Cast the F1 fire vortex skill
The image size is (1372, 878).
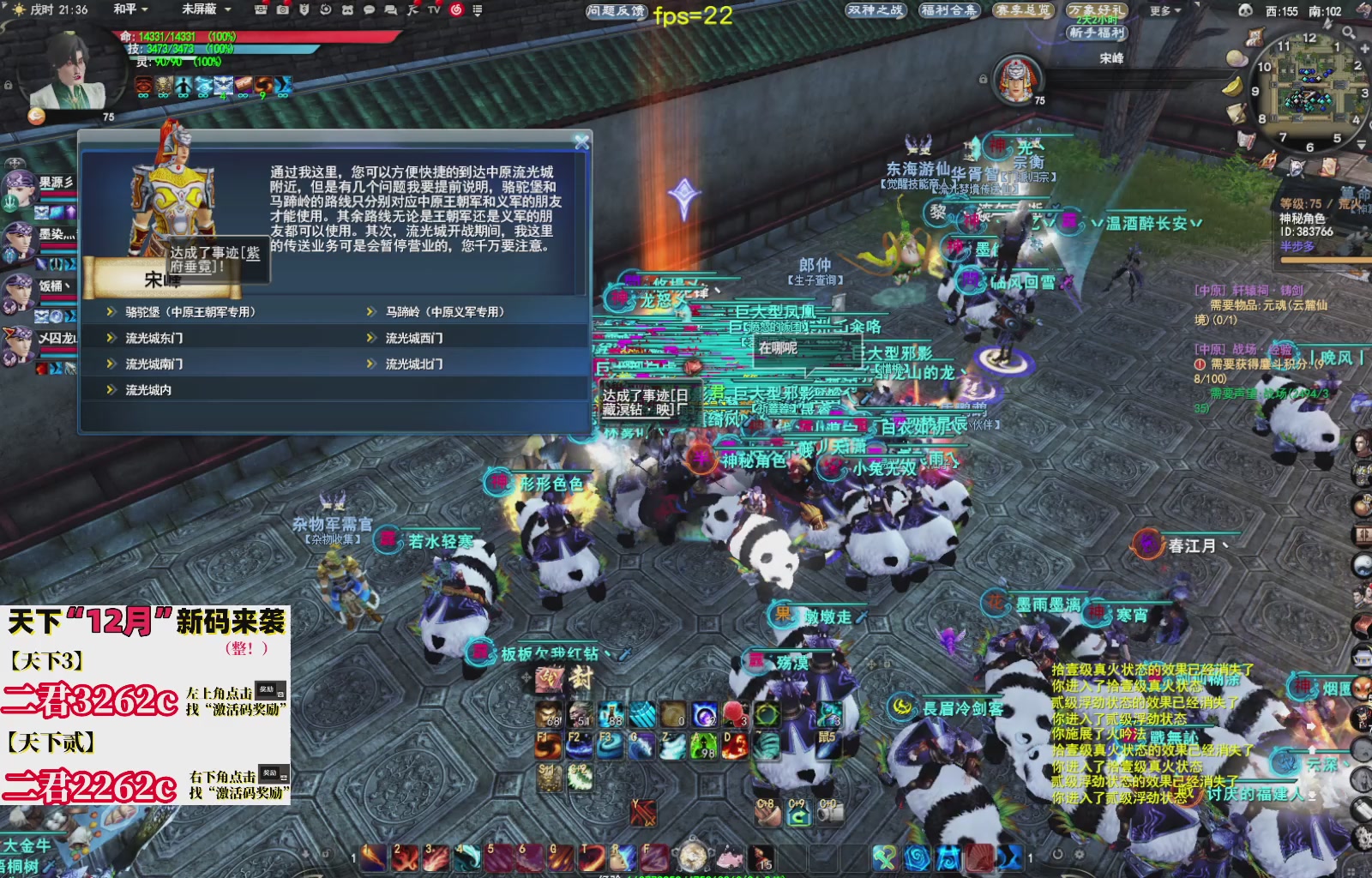coord(549,744)
